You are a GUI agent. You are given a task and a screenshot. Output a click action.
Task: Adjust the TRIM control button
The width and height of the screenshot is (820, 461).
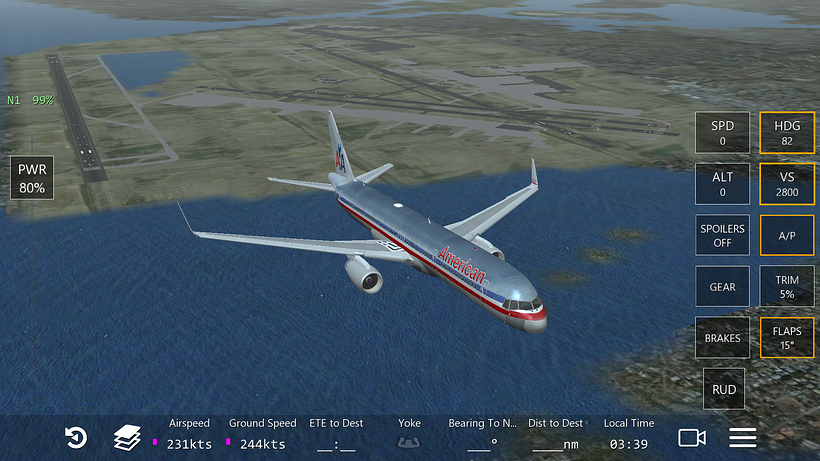point(787,287)
